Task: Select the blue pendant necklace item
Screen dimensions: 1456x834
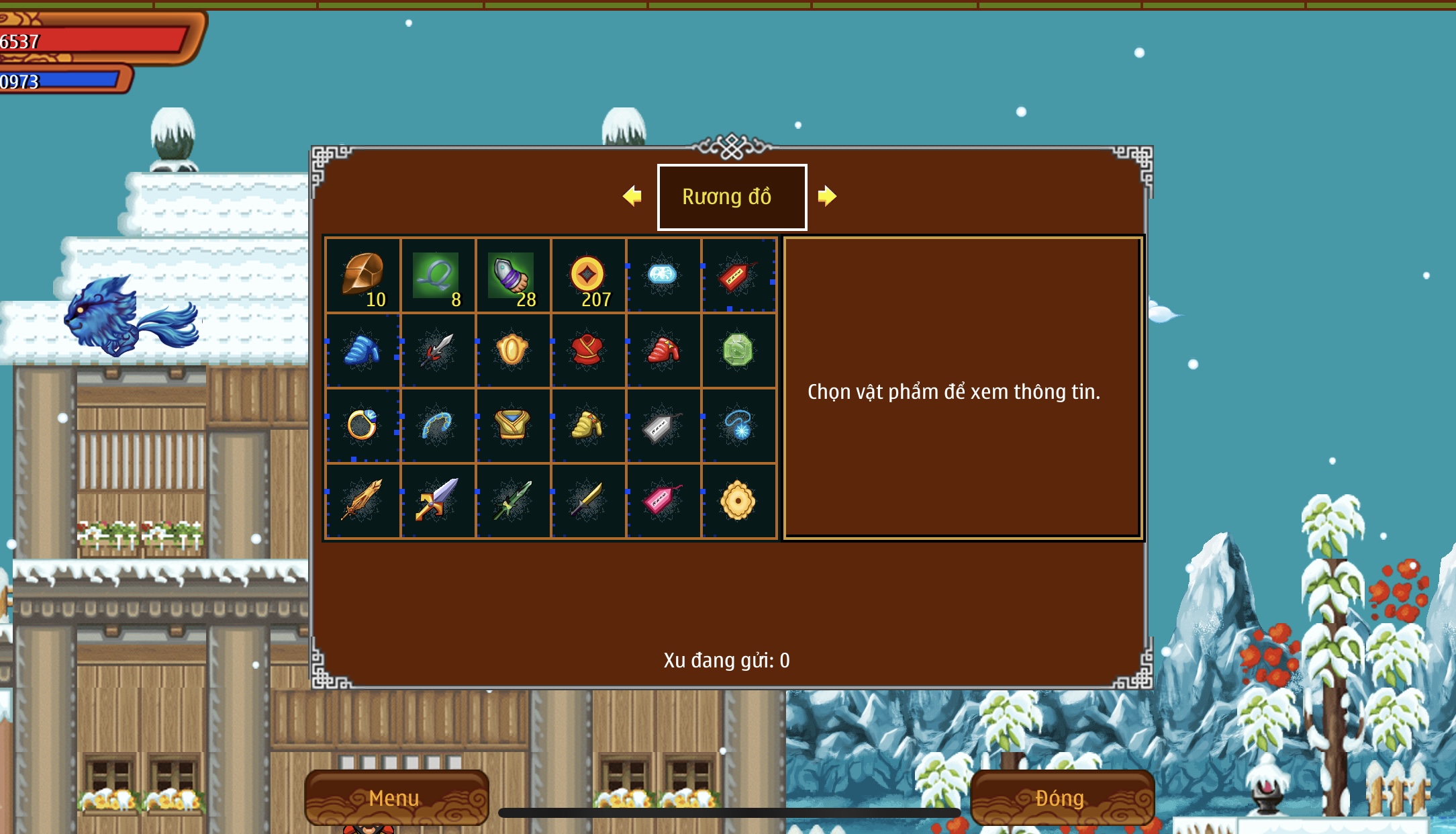Action: 738,425
